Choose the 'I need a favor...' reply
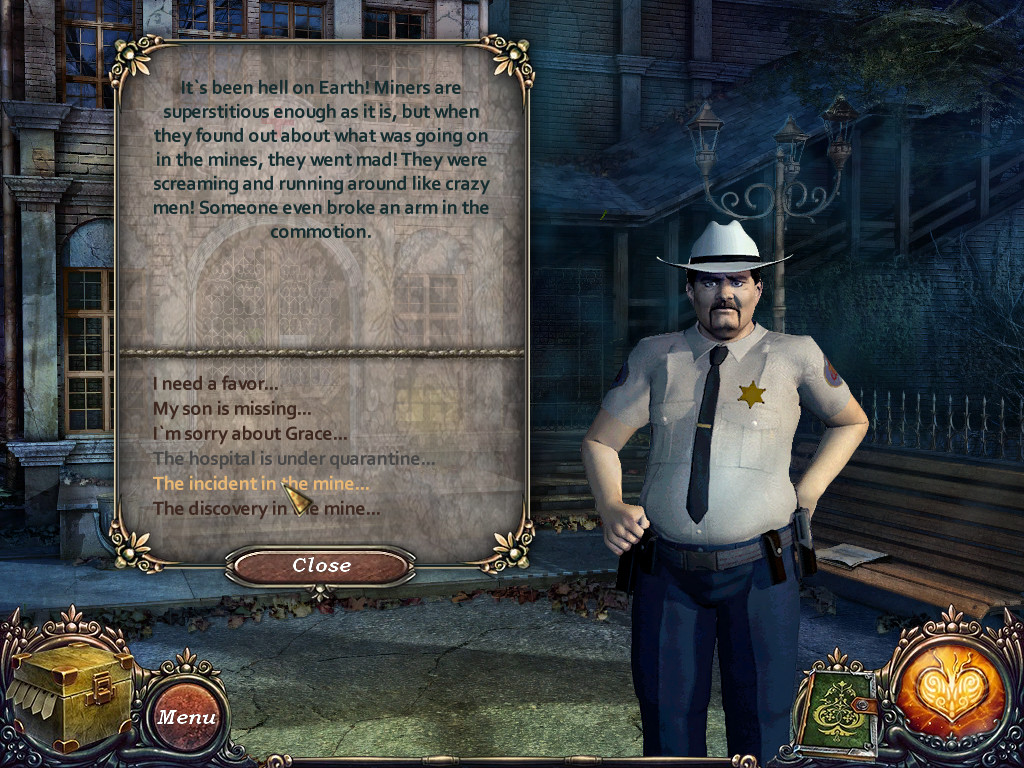This screenshot has height=768, width=1024. 215,383
